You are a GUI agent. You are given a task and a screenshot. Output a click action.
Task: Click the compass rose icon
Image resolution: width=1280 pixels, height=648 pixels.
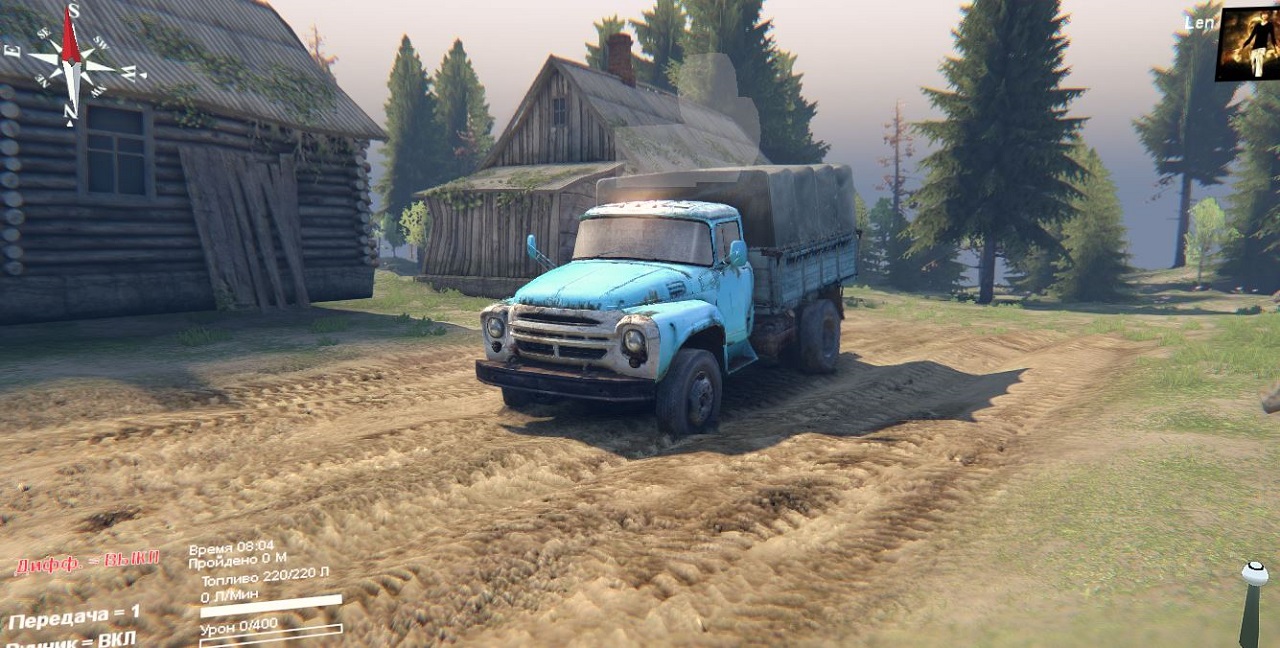[71, 61]
